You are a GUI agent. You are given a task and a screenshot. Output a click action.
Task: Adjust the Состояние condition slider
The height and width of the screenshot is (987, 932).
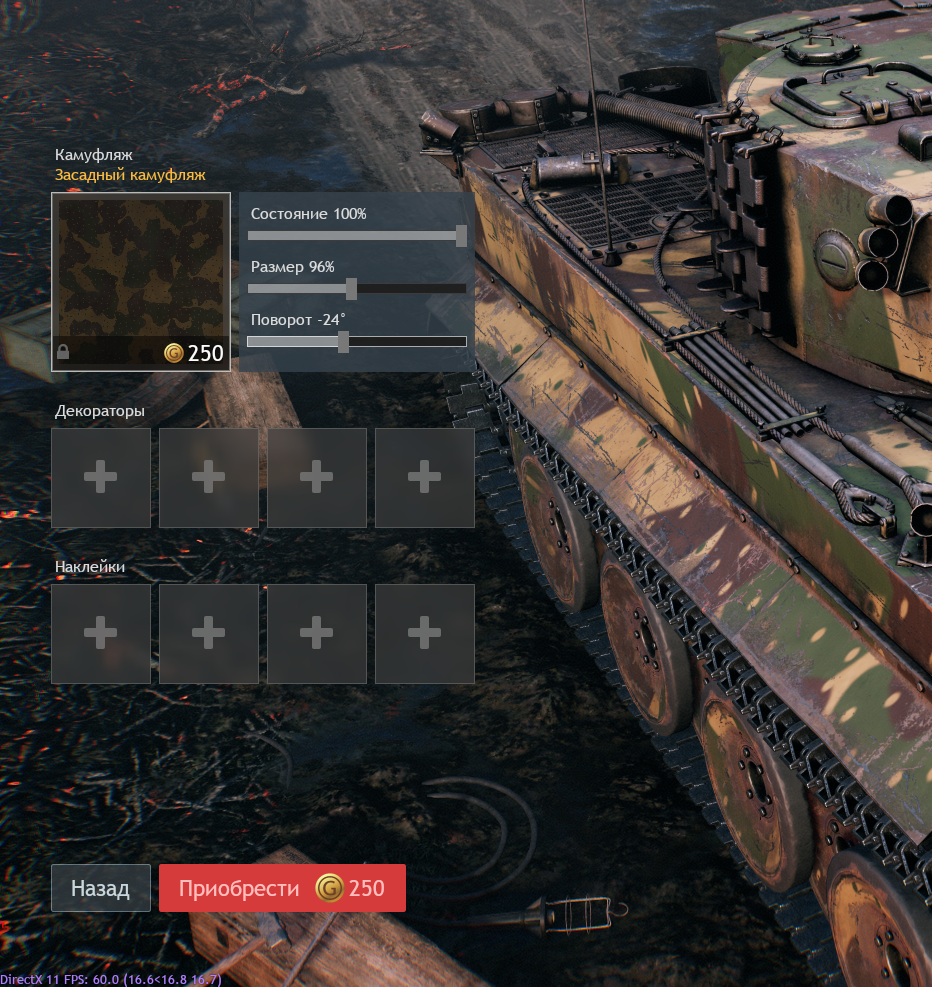[x=461, y=236]
